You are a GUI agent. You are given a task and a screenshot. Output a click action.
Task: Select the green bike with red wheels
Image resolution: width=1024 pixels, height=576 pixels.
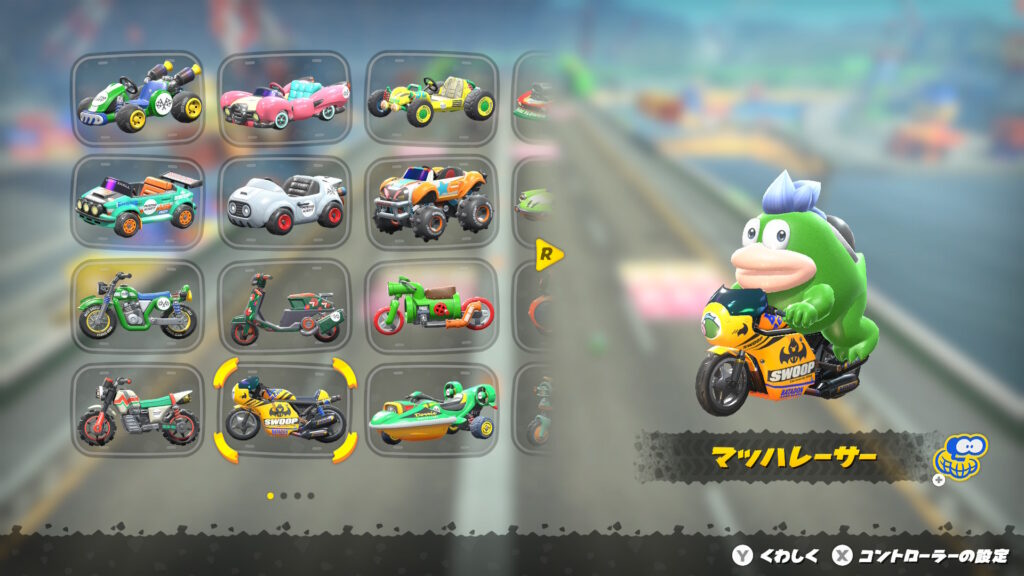click(432, 307)
